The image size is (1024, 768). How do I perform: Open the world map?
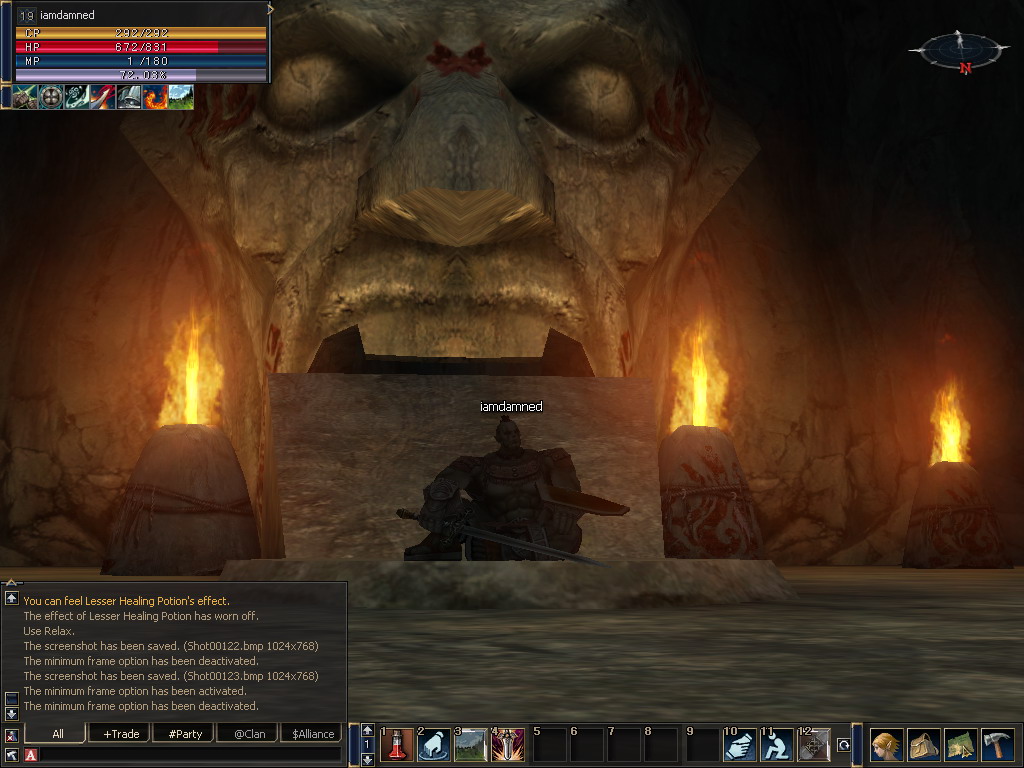960,745
